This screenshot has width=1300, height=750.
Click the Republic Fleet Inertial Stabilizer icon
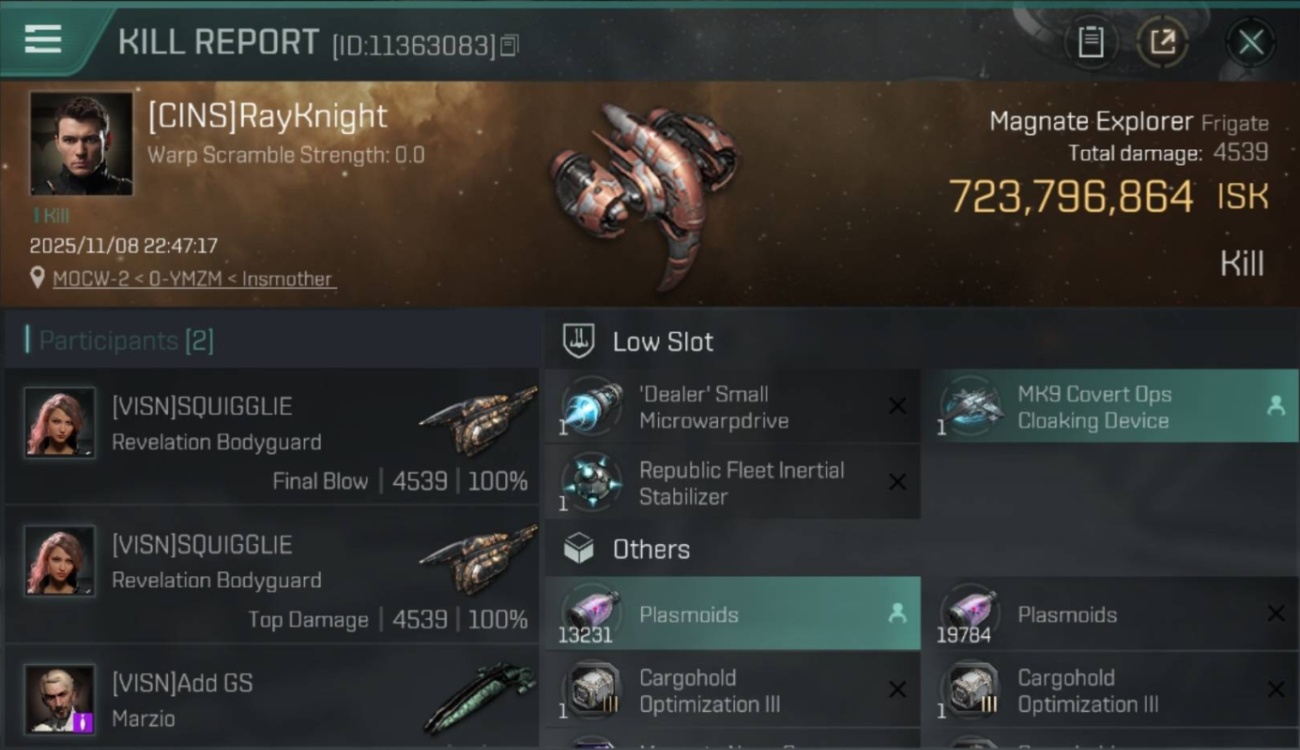pos(591,483)
